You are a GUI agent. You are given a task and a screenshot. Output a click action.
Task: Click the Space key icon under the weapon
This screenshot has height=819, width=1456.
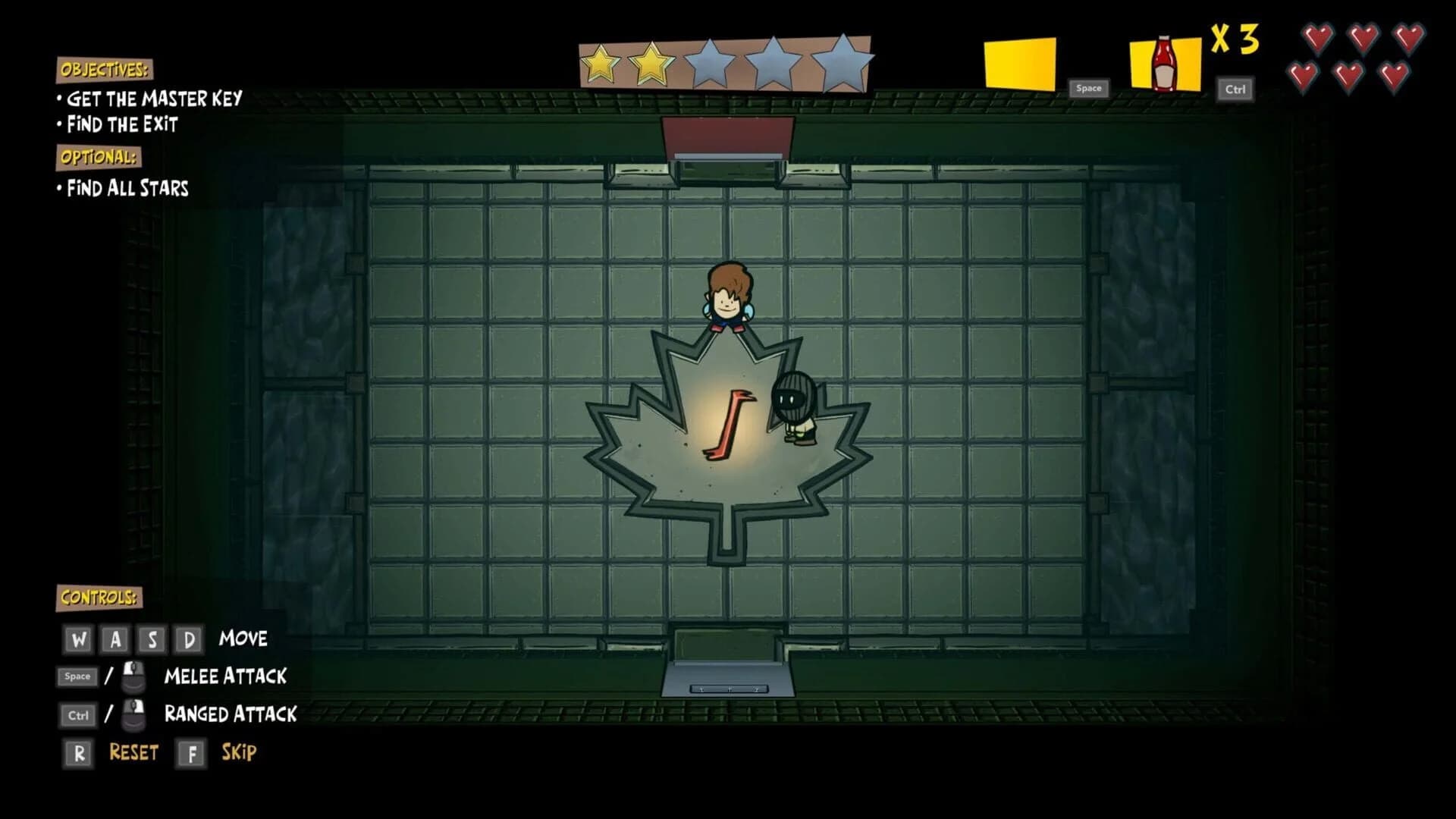click(1087, 88)
